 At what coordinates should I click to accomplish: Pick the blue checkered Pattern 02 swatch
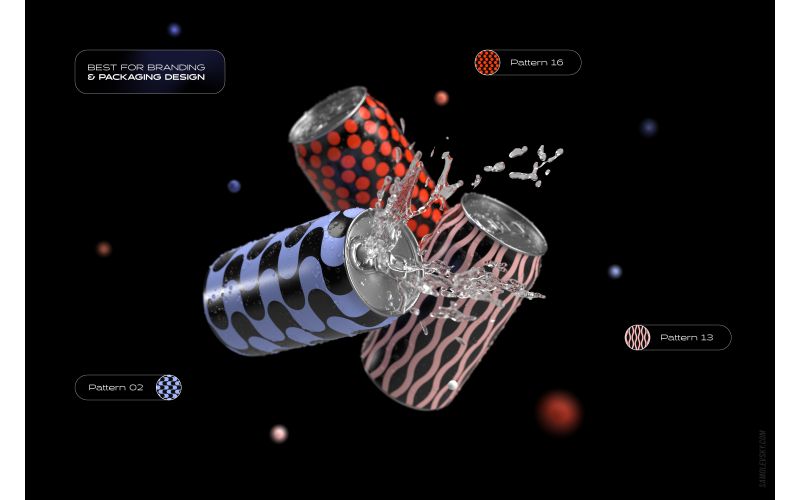click(168, 387)
